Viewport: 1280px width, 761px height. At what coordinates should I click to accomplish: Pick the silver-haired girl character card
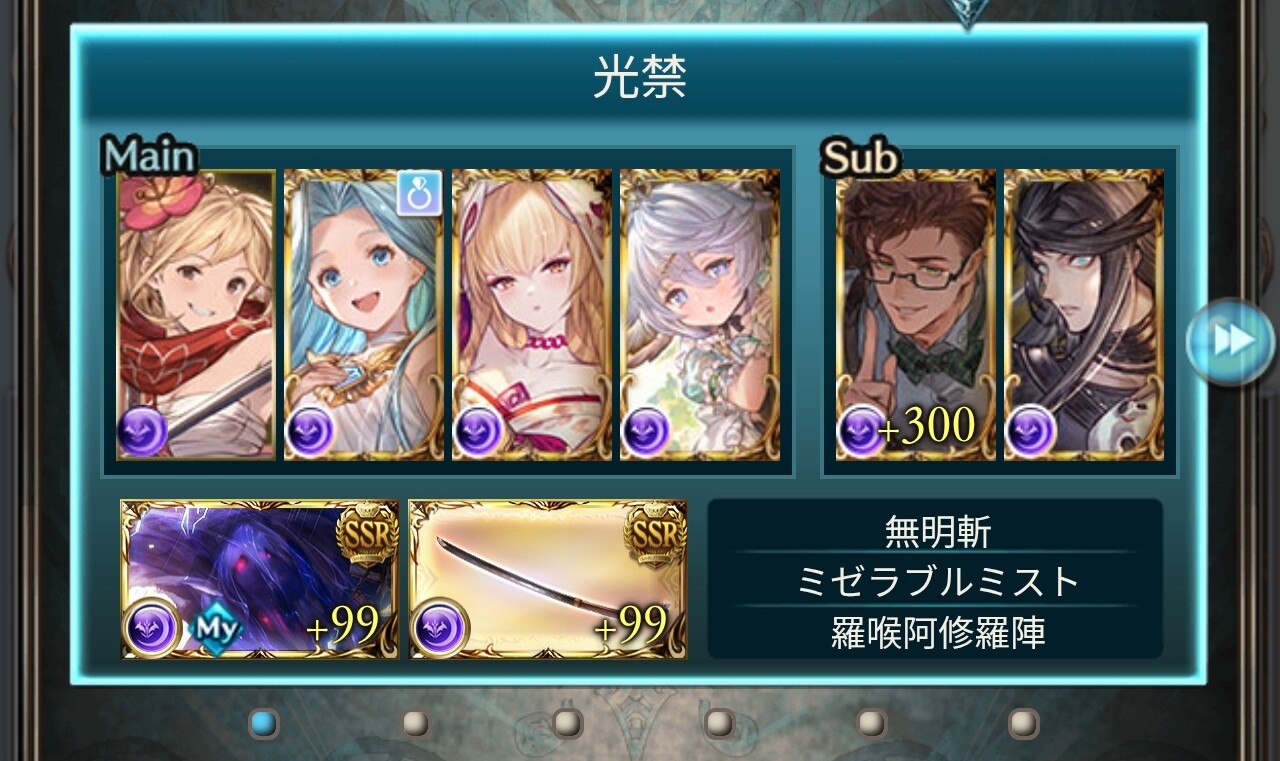pyautogui.click(x=700, y=314)
